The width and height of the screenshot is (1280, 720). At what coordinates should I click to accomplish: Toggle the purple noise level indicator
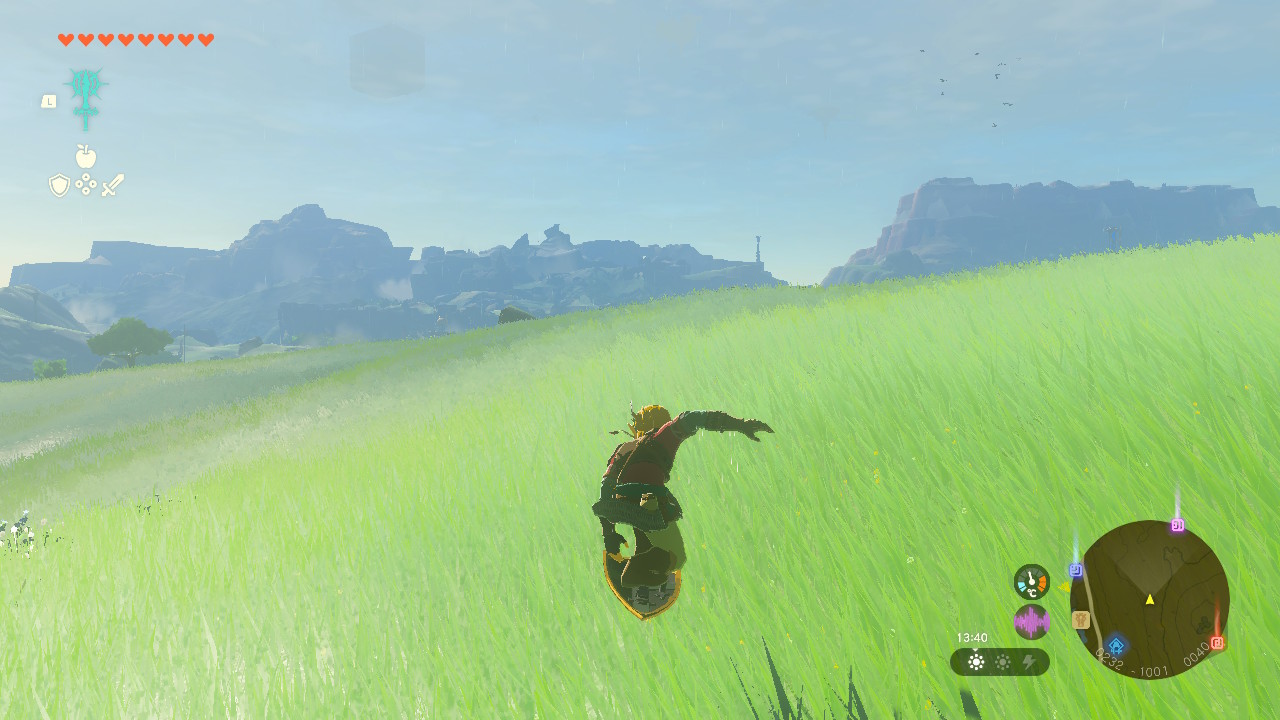[x=1031, y=621]
